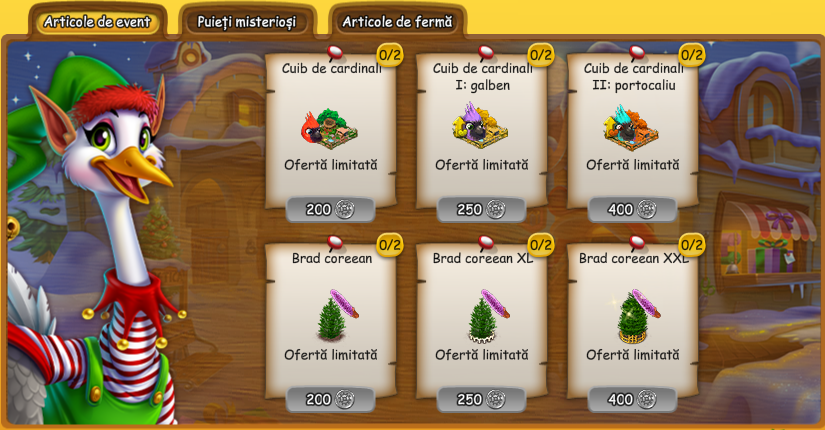Purchase Cuib de cardinali I: galben for 250
This screenshot has width=825, height=430.
pyautogui.click(x=481, y=209)
